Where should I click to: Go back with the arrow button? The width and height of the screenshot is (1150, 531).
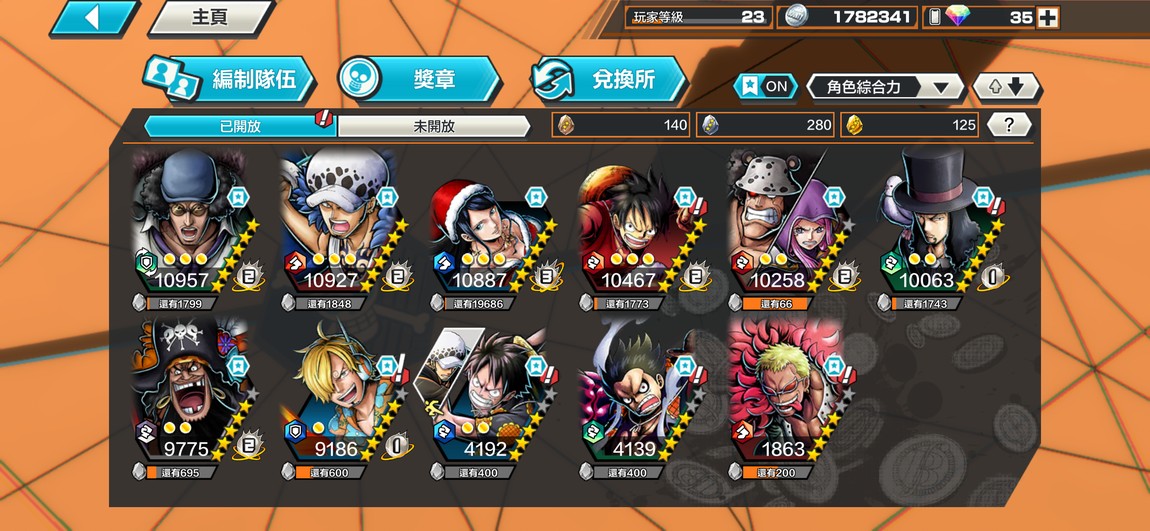93,17
